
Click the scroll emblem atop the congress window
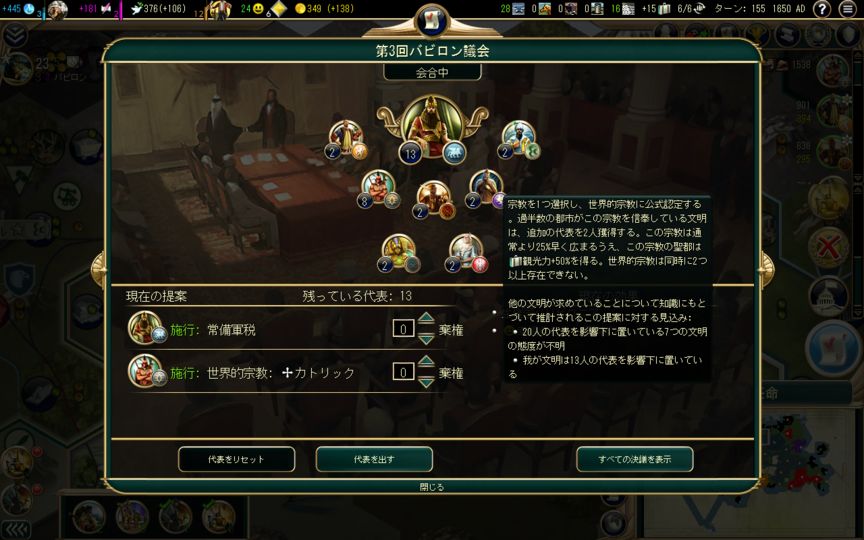tap(432, 19)
